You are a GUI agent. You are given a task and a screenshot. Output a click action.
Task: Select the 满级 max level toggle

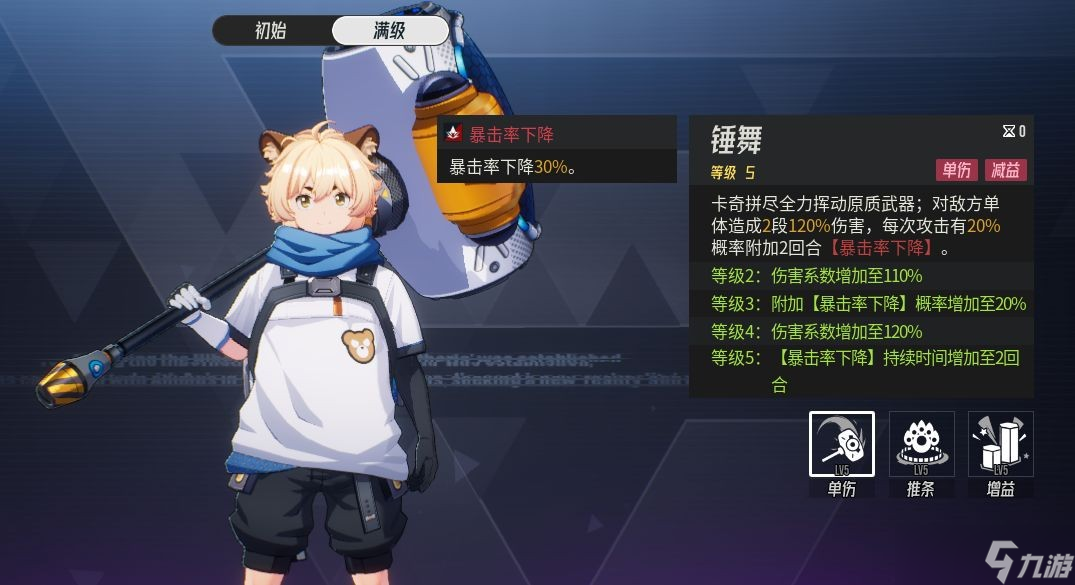390,30
